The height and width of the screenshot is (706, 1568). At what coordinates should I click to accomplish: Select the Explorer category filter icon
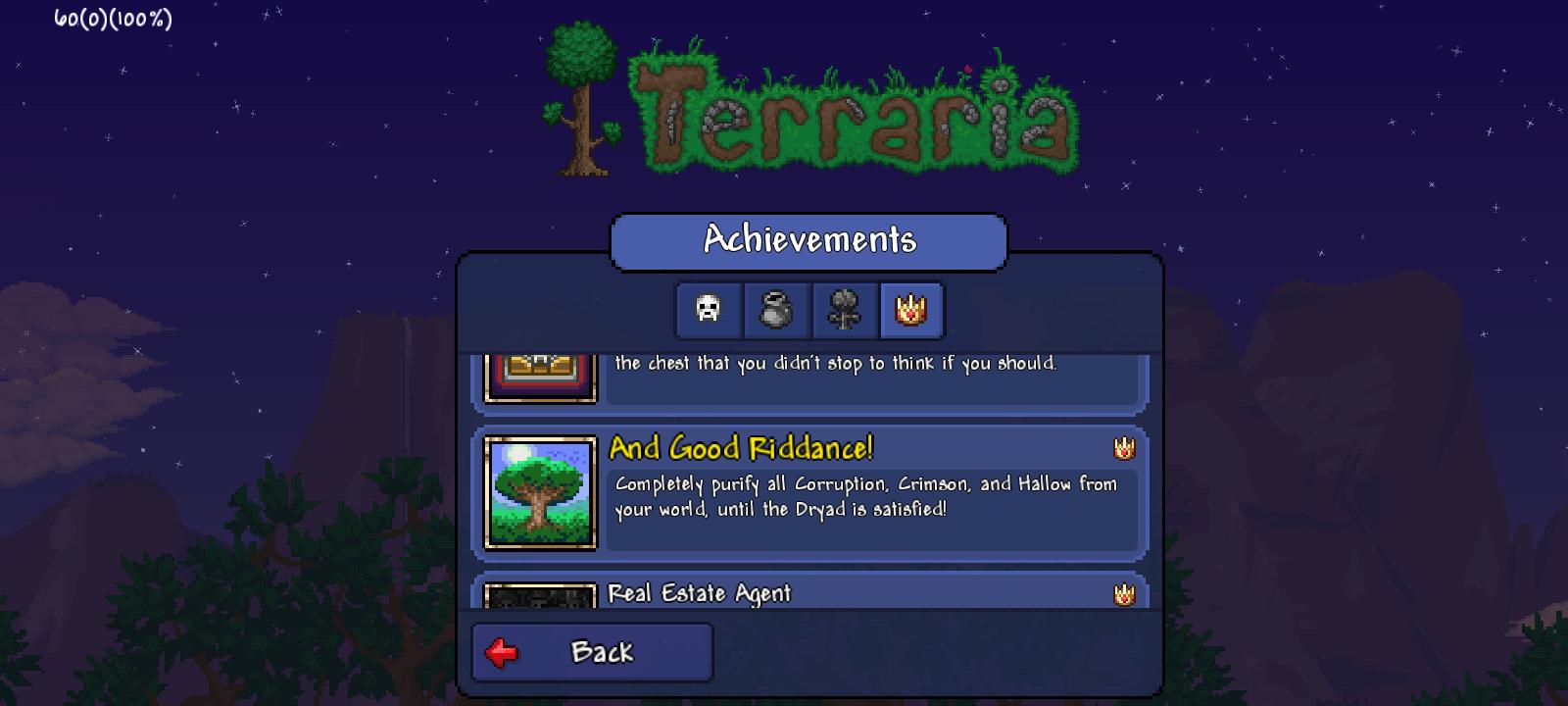pos(842,311)
